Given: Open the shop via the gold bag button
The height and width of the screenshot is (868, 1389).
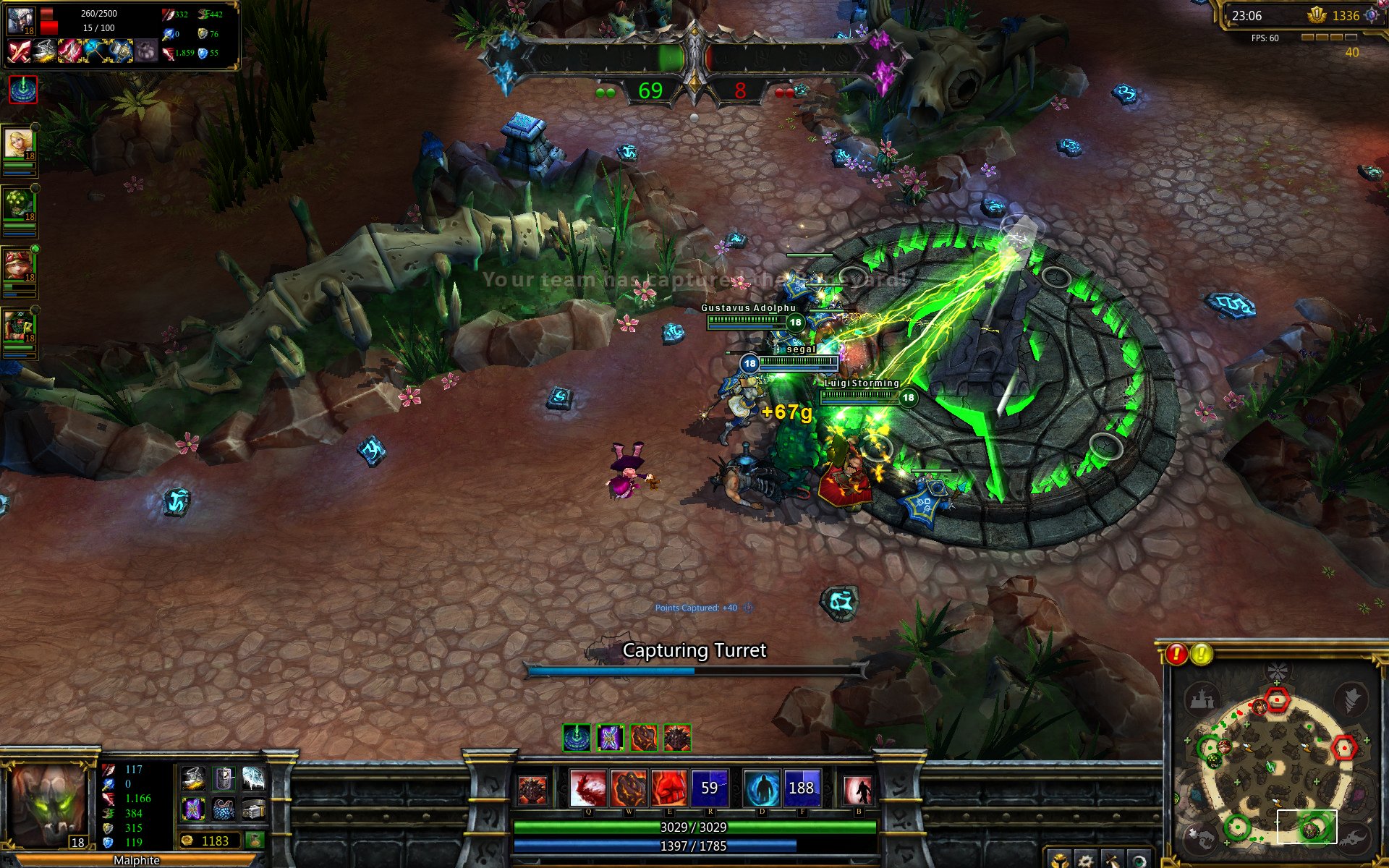Looking at the screenshot, I should [x=255, y=841].
